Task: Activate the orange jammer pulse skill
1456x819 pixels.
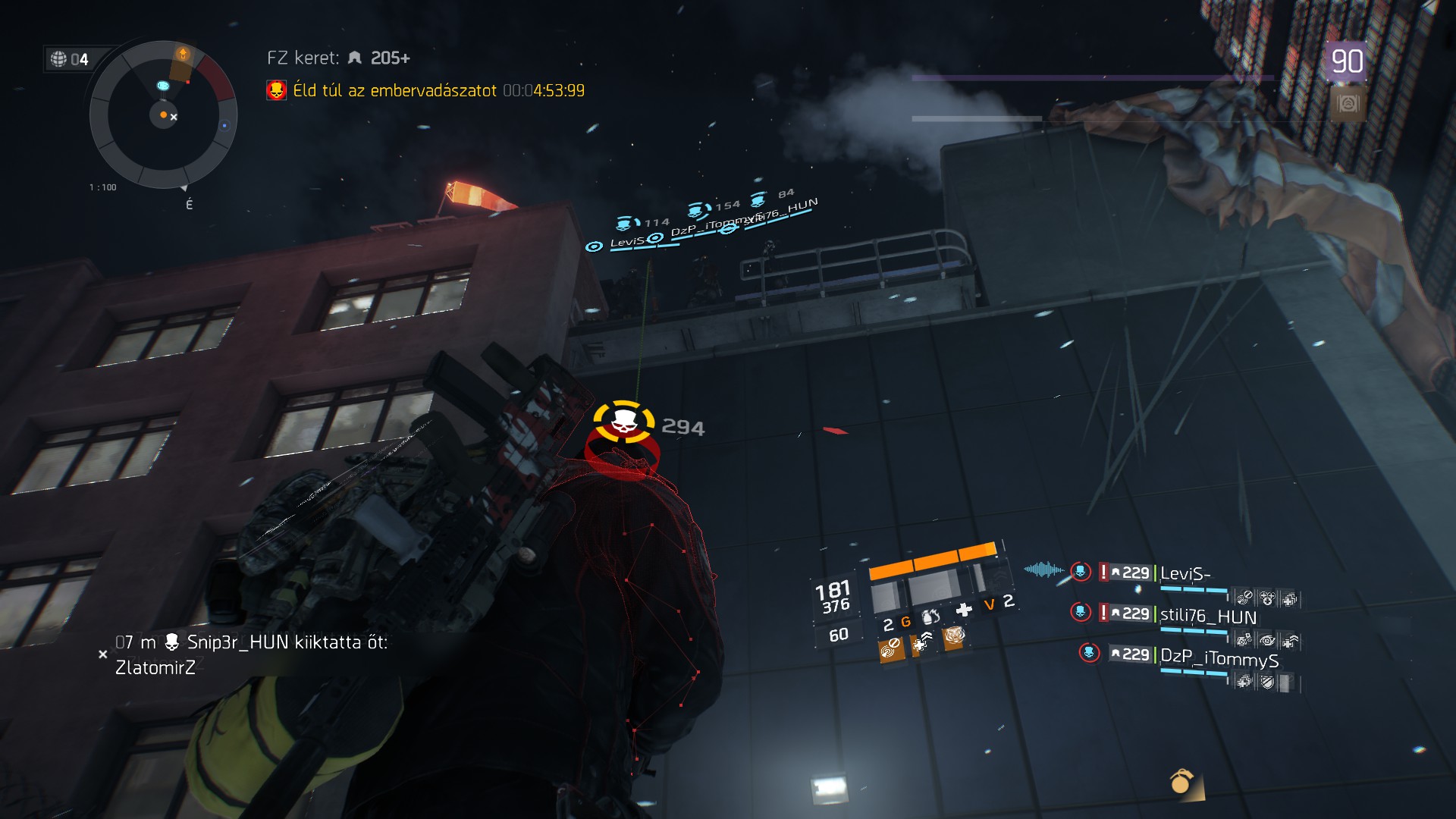Action: (x=891, y=648)
